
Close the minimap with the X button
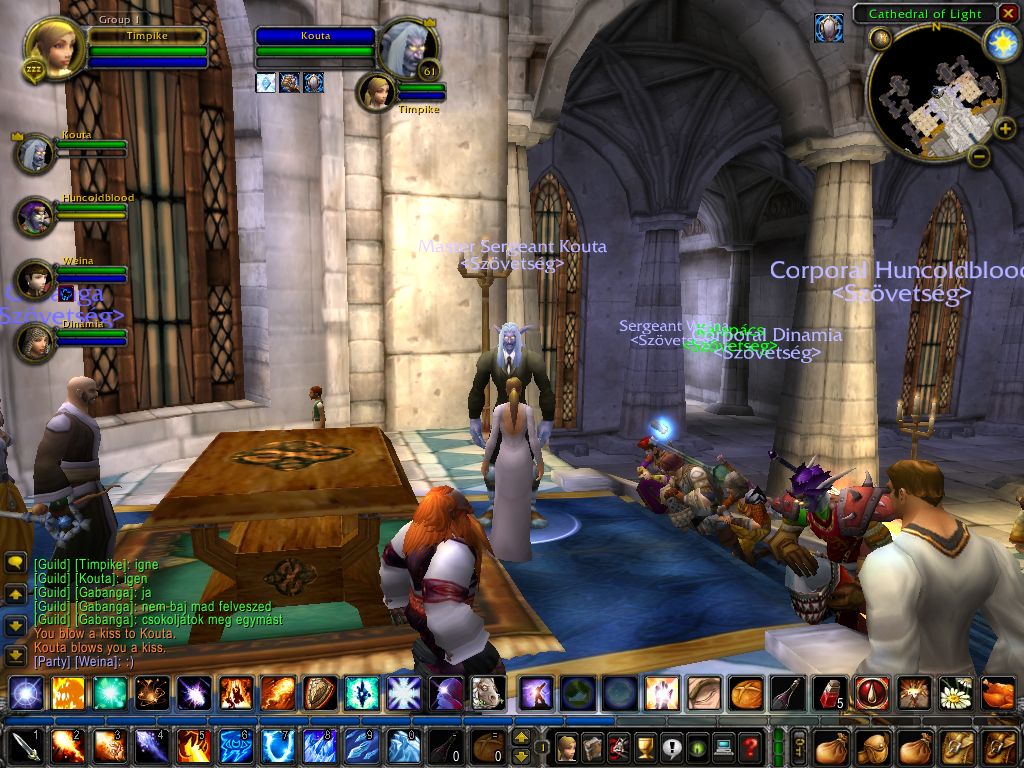(x=1008, y=13)
